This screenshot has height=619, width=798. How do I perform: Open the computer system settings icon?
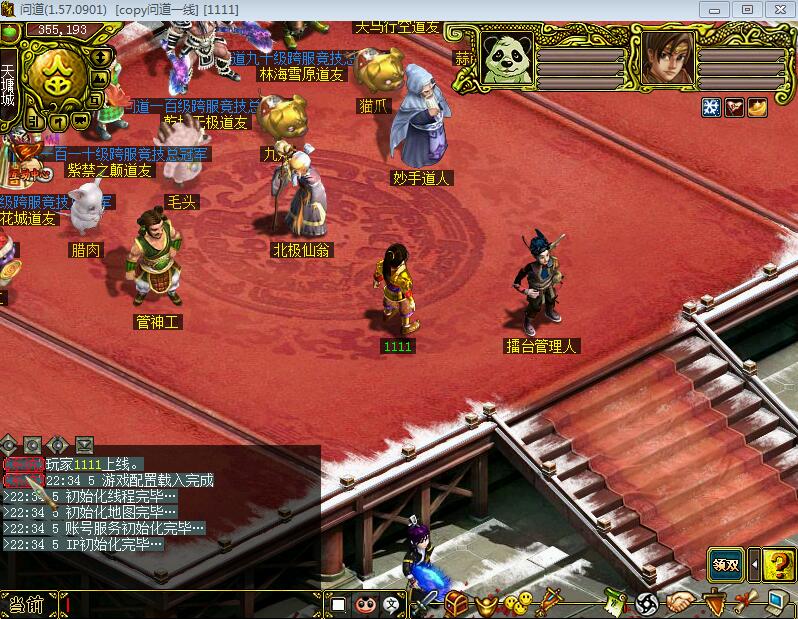tap(776, 603)
